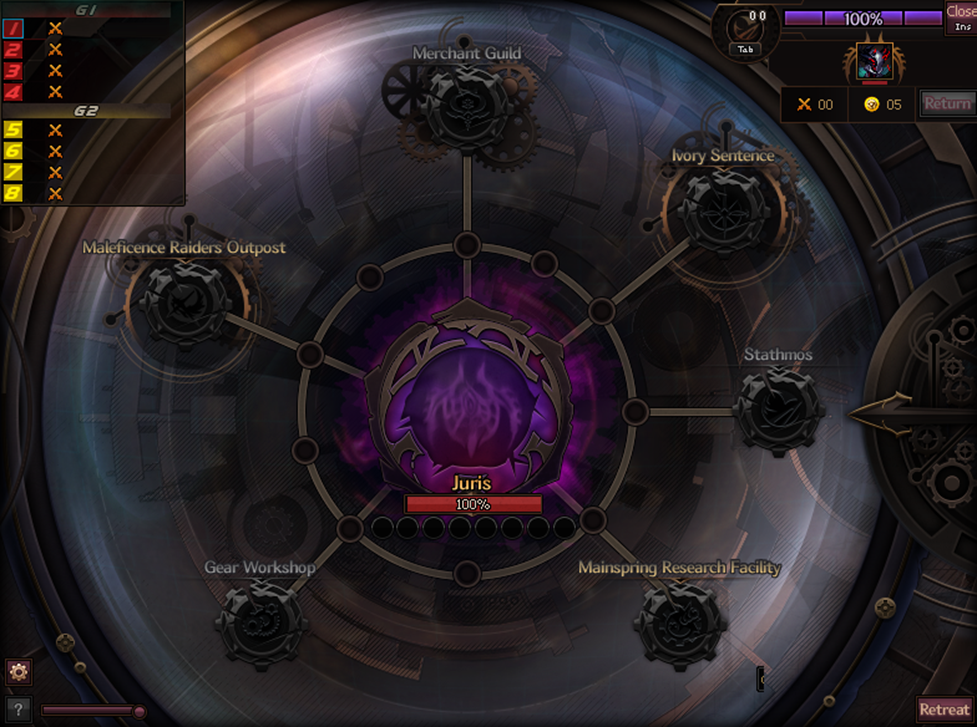Select the Merchant Guild dungeon node
Image resolution: width=977 pixels, height=727 pixels.
point(466,106)
